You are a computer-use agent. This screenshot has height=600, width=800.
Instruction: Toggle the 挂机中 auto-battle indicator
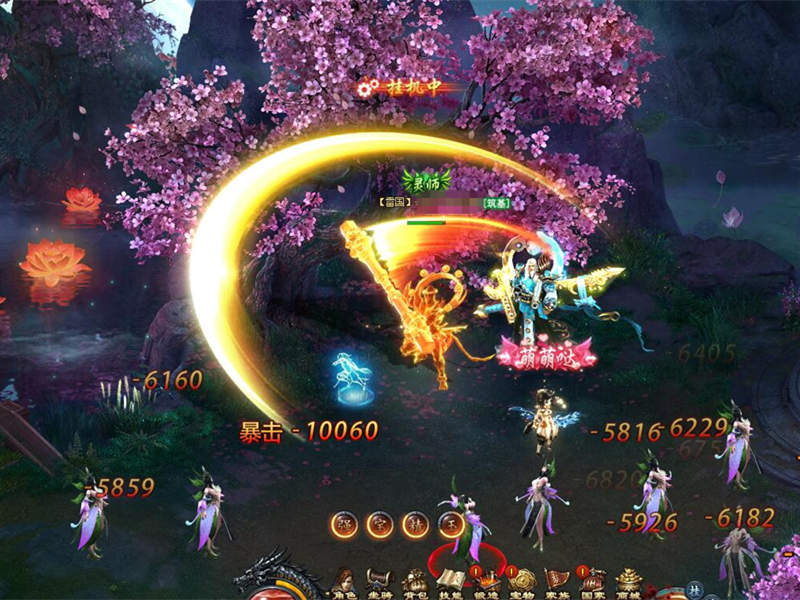pyautogui.click(x=400, y=88)
